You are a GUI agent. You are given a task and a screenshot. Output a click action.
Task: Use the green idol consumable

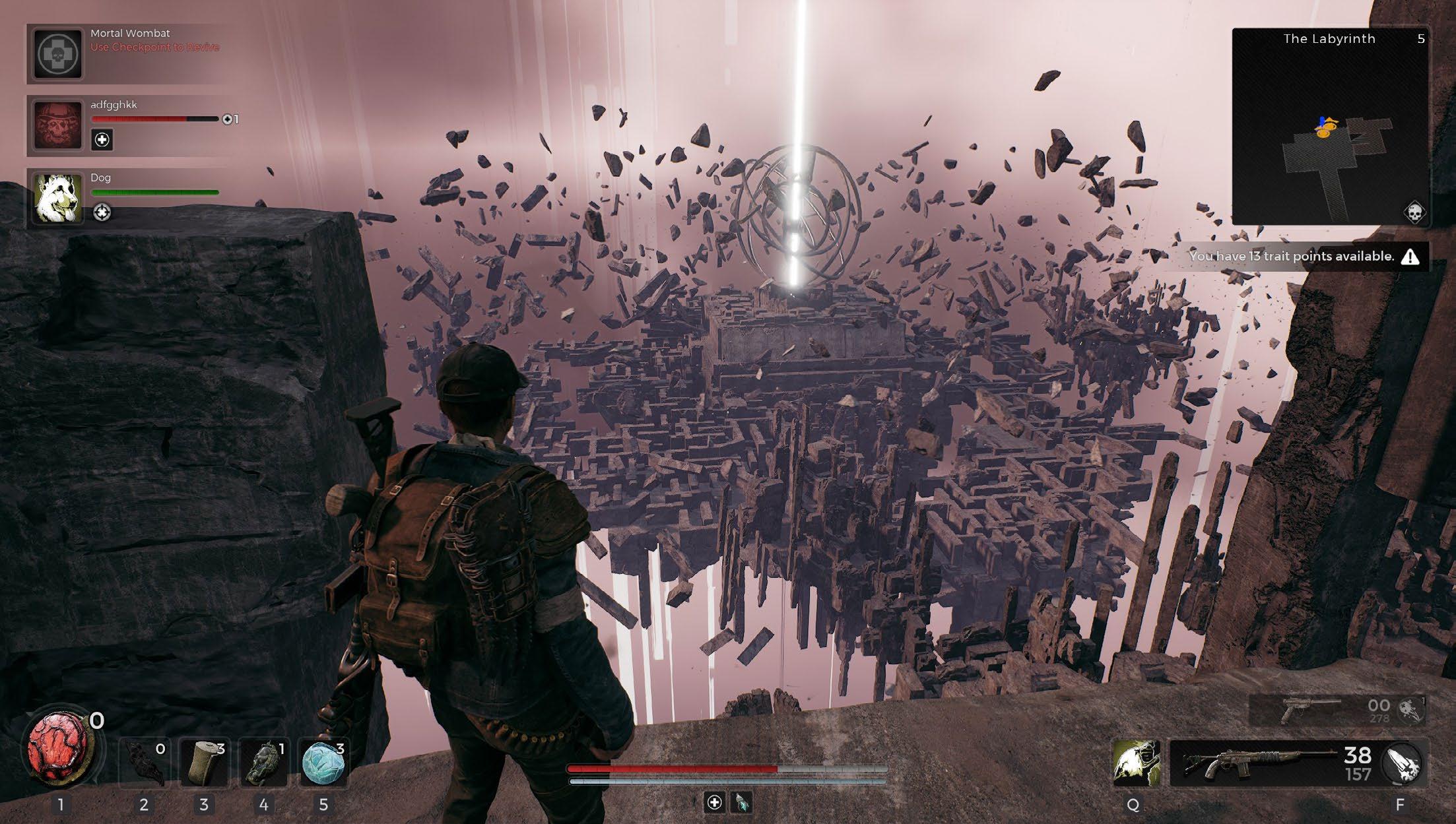pos(263,763)
